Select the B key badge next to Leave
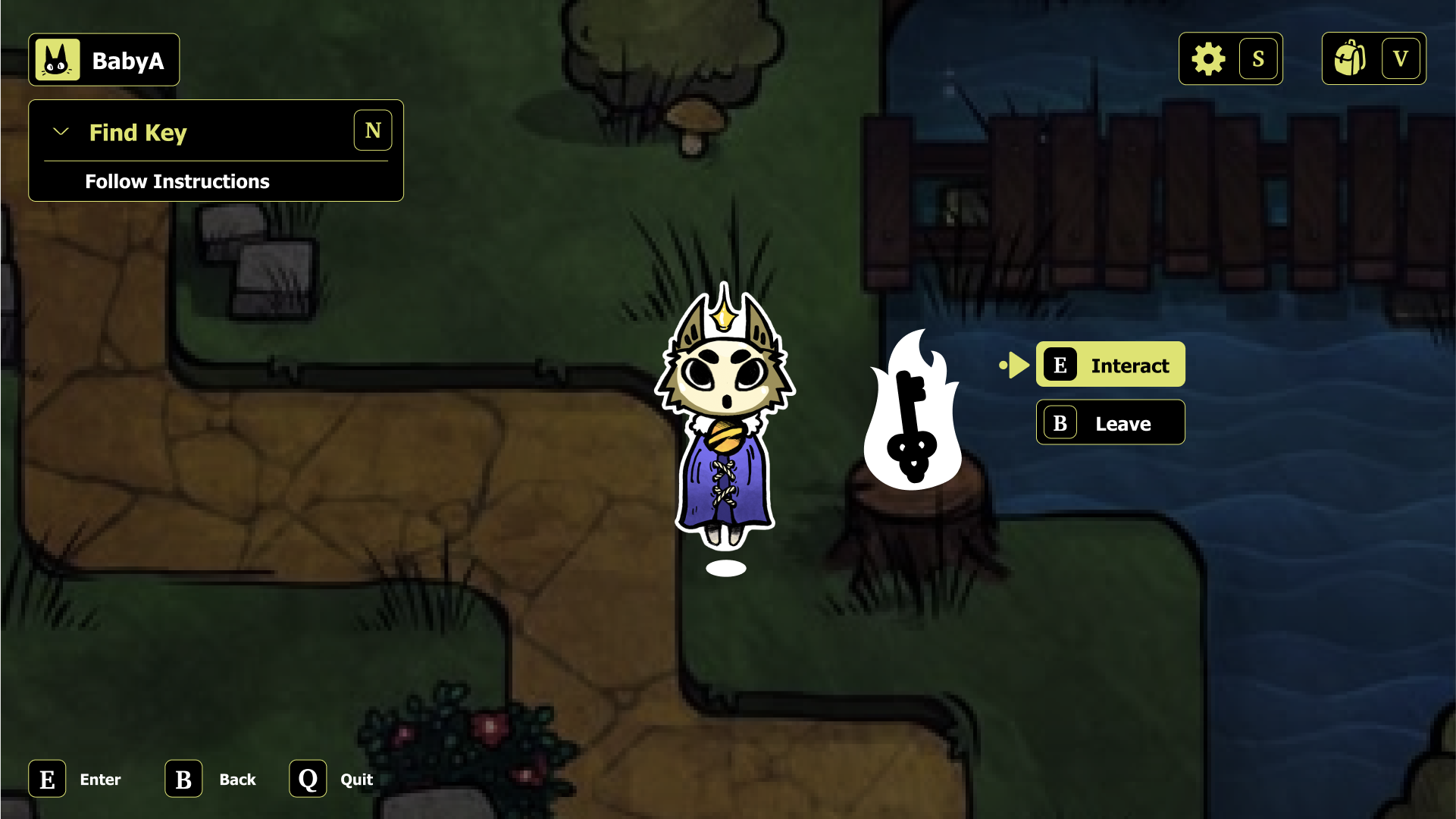1456x819 pixels. coord(1060,423)
